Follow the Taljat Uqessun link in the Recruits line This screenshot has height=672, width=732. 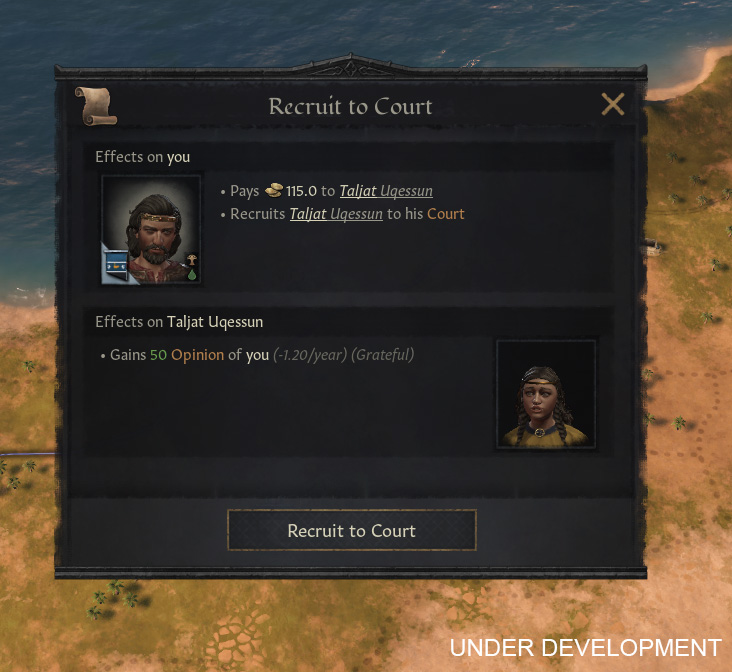[x=336, y=214]
